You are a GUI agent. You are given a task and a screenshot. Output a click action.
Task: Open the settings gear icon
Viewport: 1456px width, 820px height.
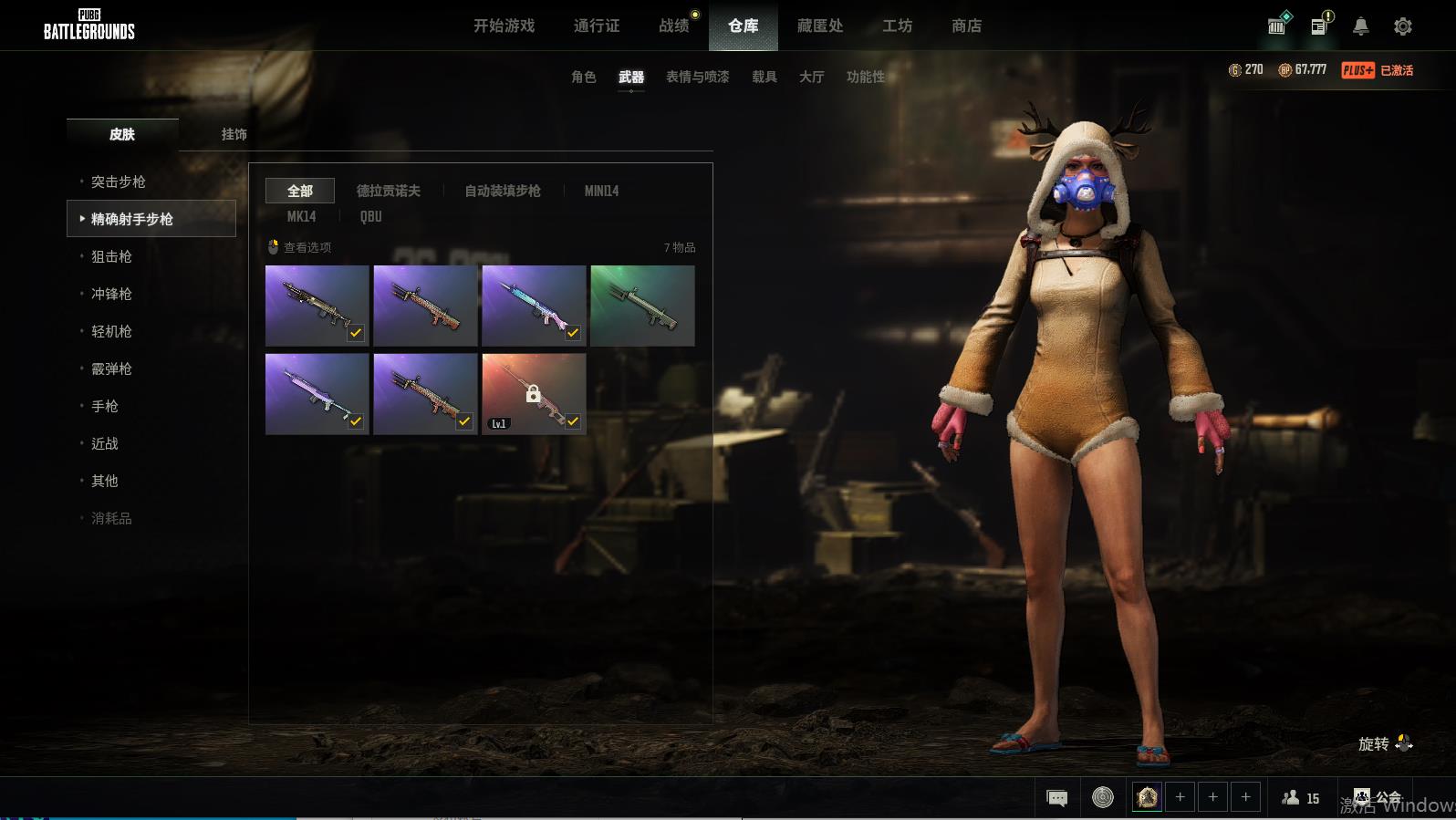(x=1402, y=26)
